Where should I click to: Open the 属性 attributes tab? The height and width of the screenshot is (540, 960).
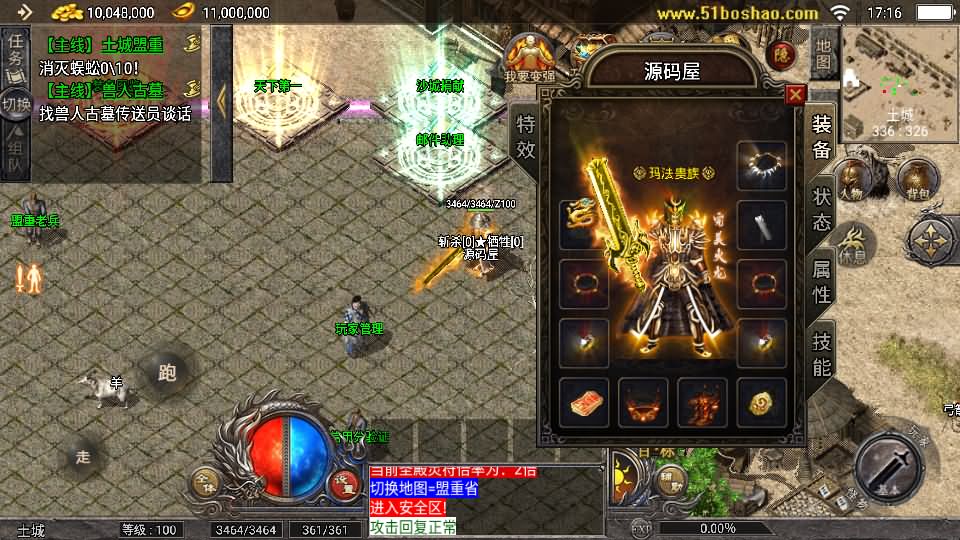pyautogui.click(x=822, y=281)
